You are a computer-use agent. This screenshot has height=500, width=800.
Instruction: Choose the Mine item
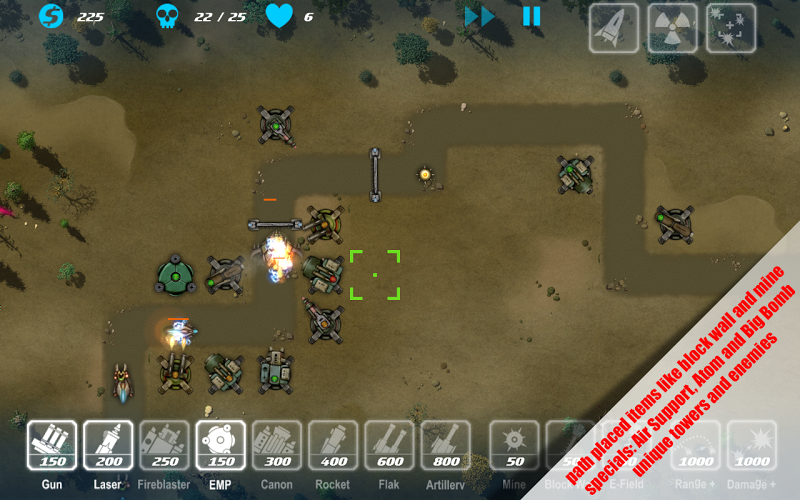(514, 445)
